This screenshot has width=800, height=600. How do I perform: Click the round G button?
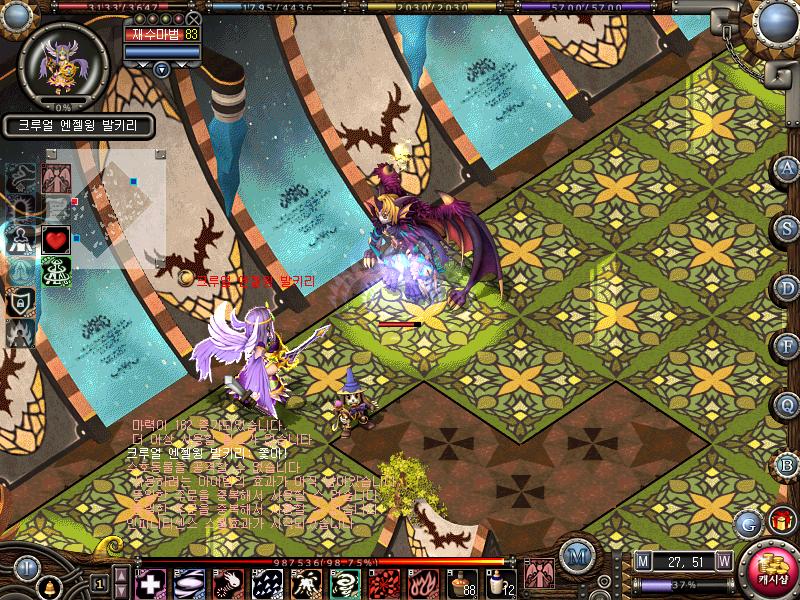(x=747, y=523)
